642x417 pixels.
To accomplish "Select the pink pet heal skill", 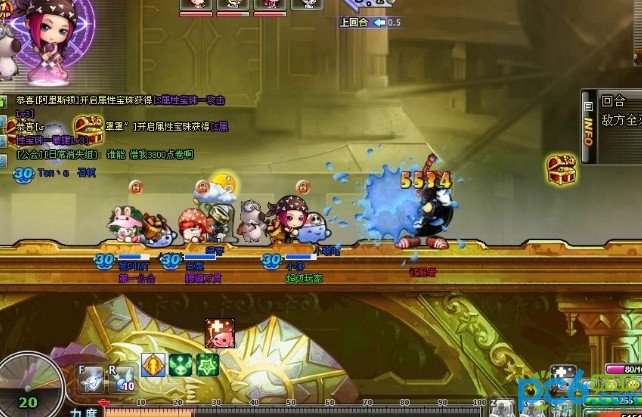I will (x=220, y=332).
